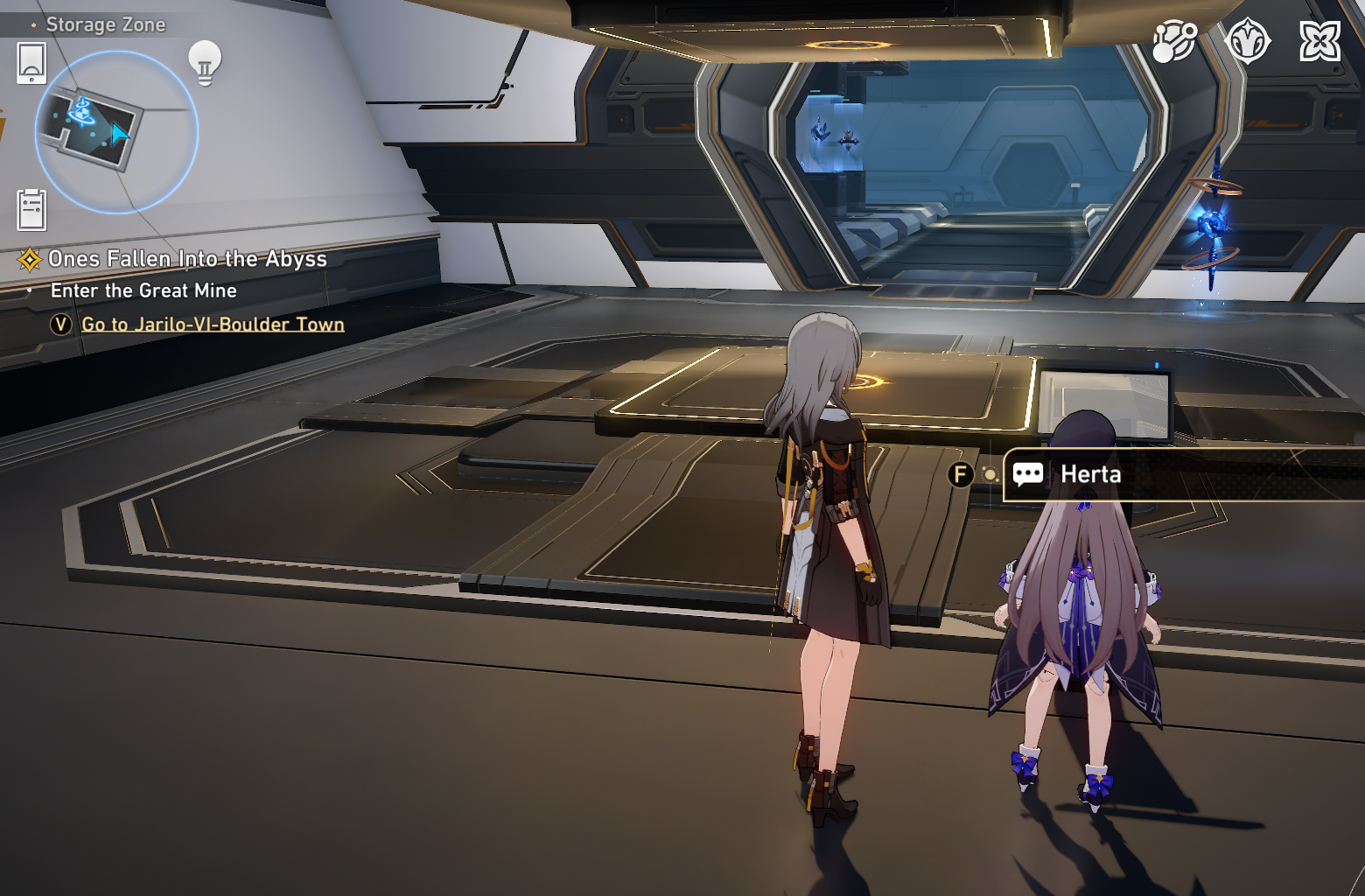Click the Herta name label
The image size is (1365, 896).
(1093, 474)
